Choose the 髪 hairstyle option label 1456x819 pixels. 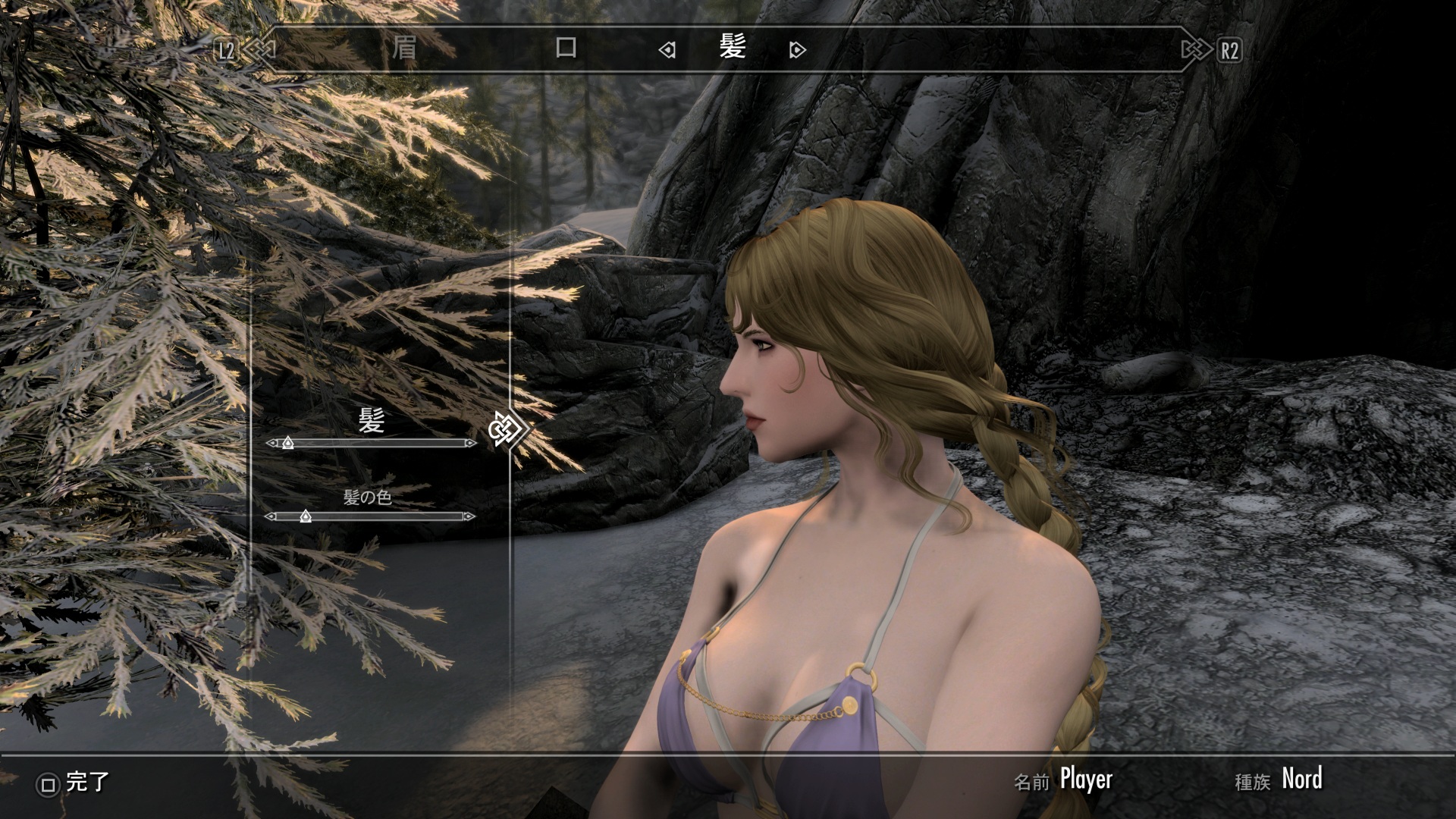point(371,420)
